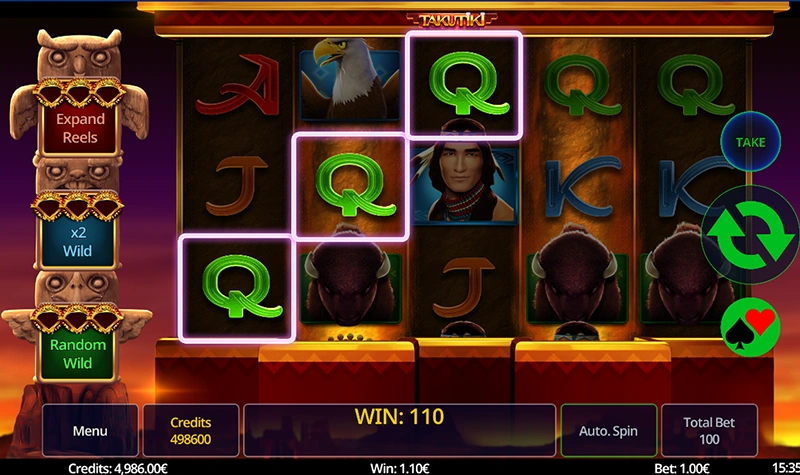Click the Credits display panel
This screenshot has height=475, width=800.
click(x=190, y=432)
